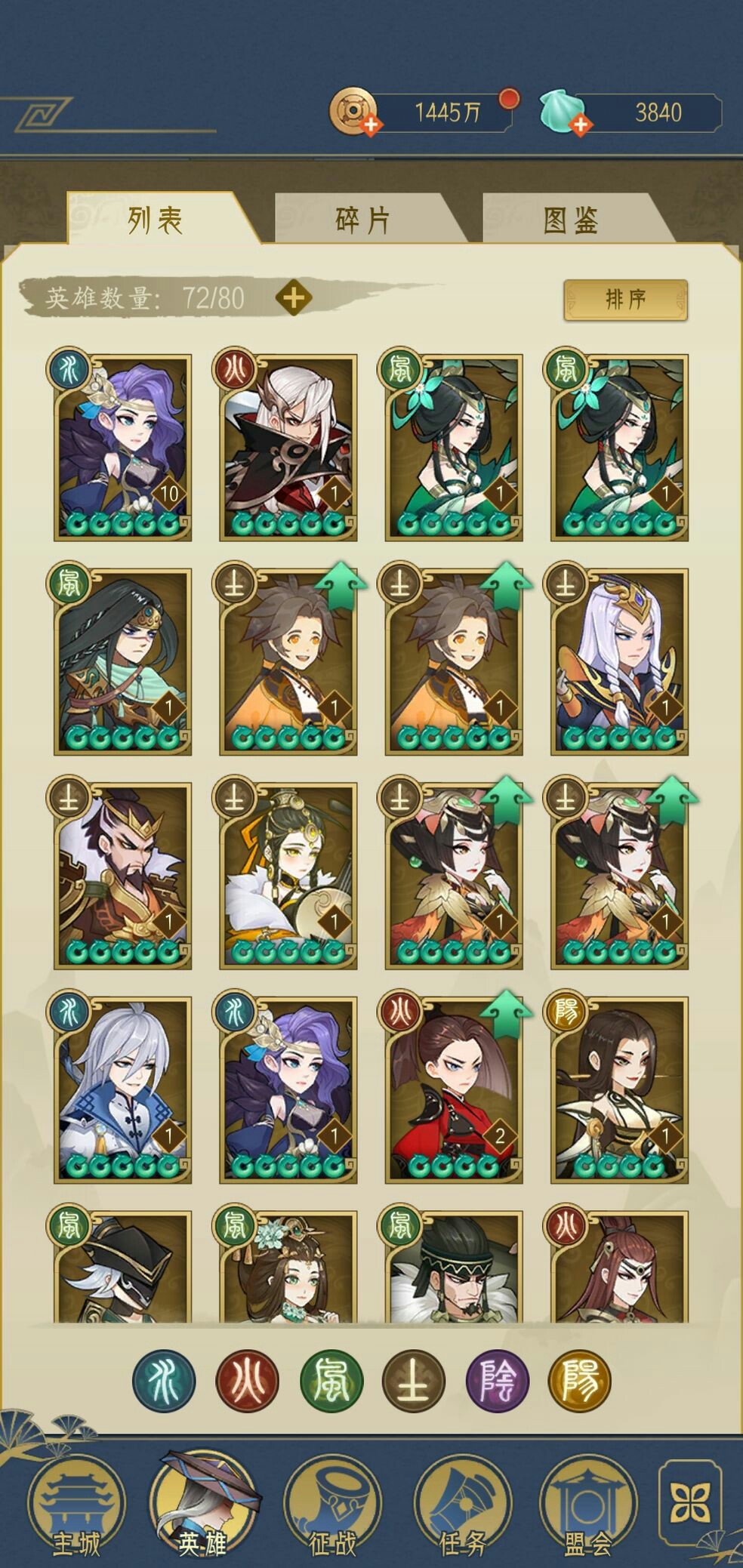This screenshot has height=1568, width=743.
Task: Filter heroes by 陰 yin element
Action: coord(498,1381)
